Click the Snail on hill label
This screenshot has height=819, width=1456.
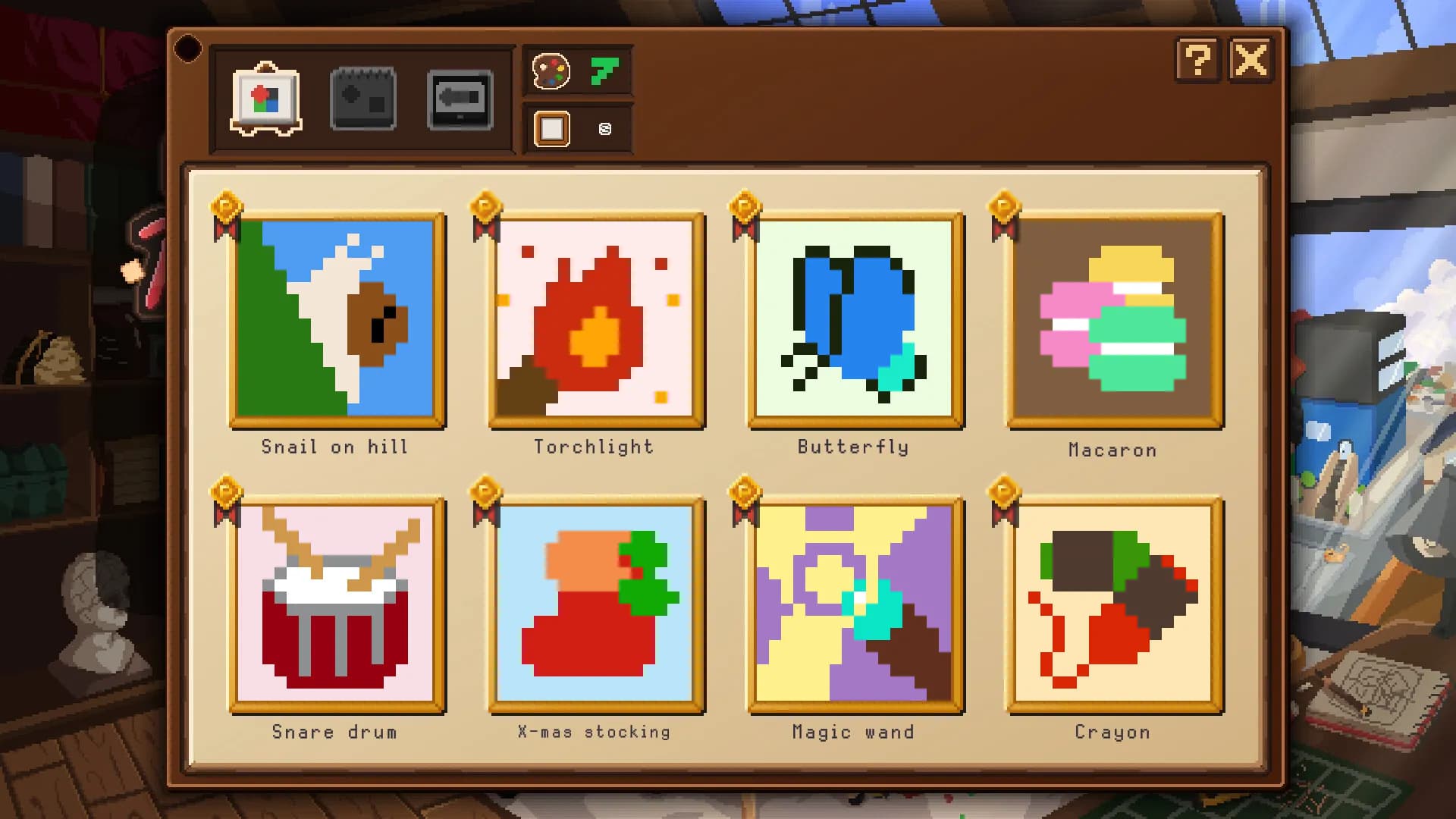(x=334, y=447)
